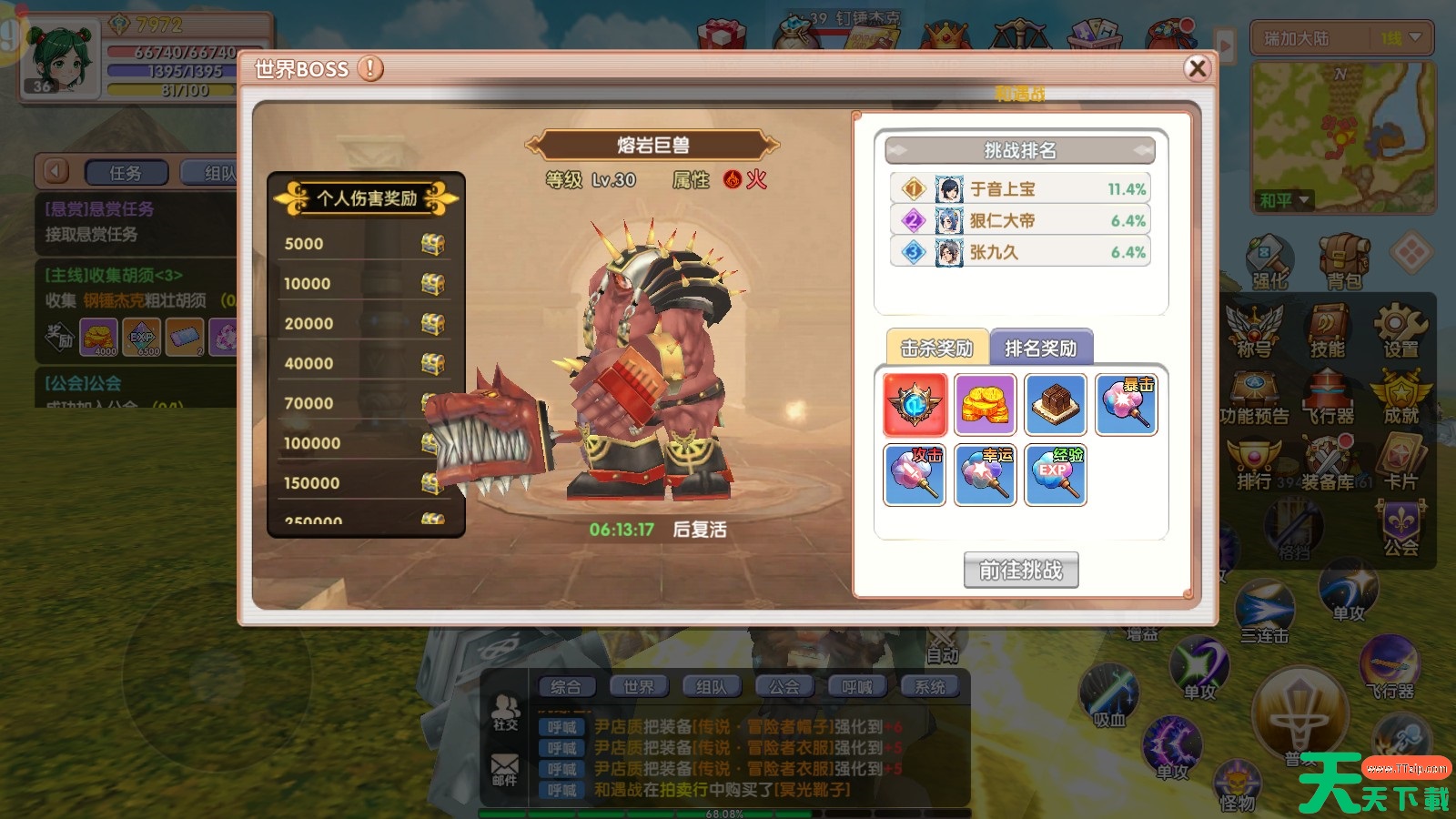Image resolution: width=1456 pixels, height=819 pixels.
Task: Open the World Boss info exclamation icon
Action: (x=370, y=68)
